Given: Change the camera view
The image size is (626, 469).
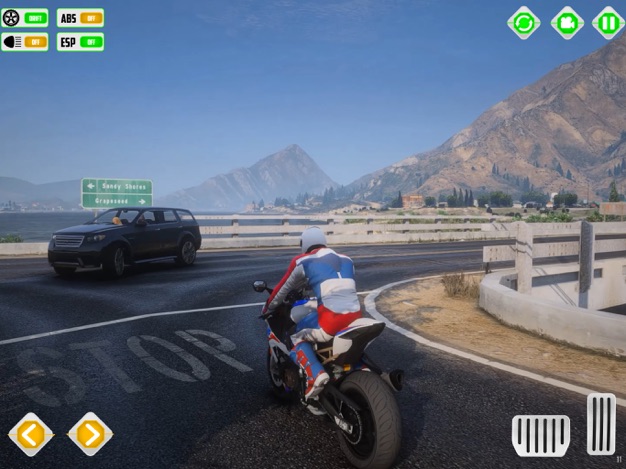Looking at the screenshot, I should point(566,22).
